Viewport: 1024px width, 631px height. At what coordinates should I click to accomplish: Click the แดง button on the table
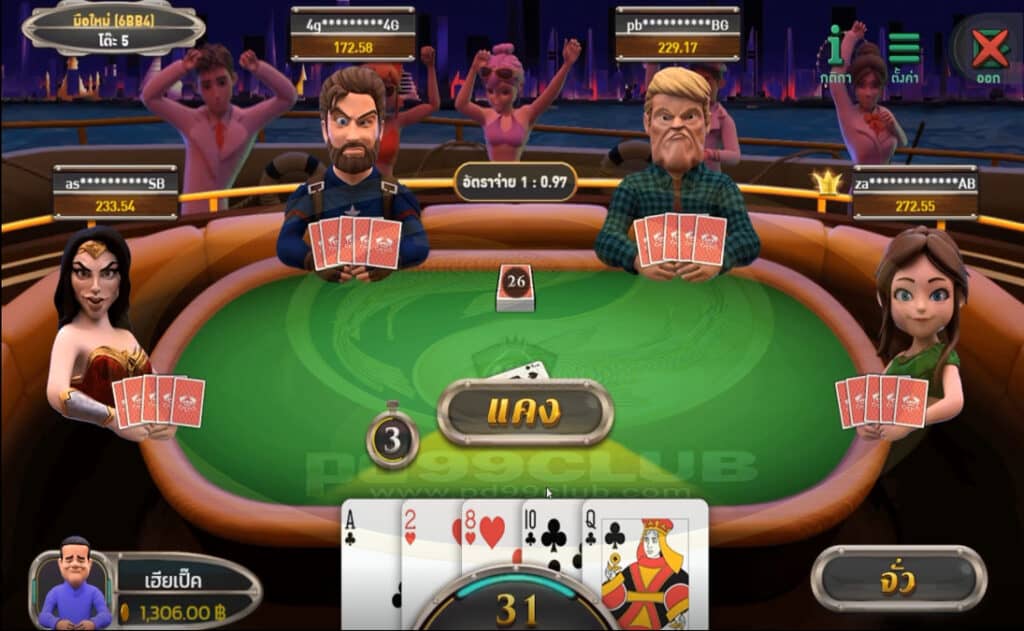[525, 412]
